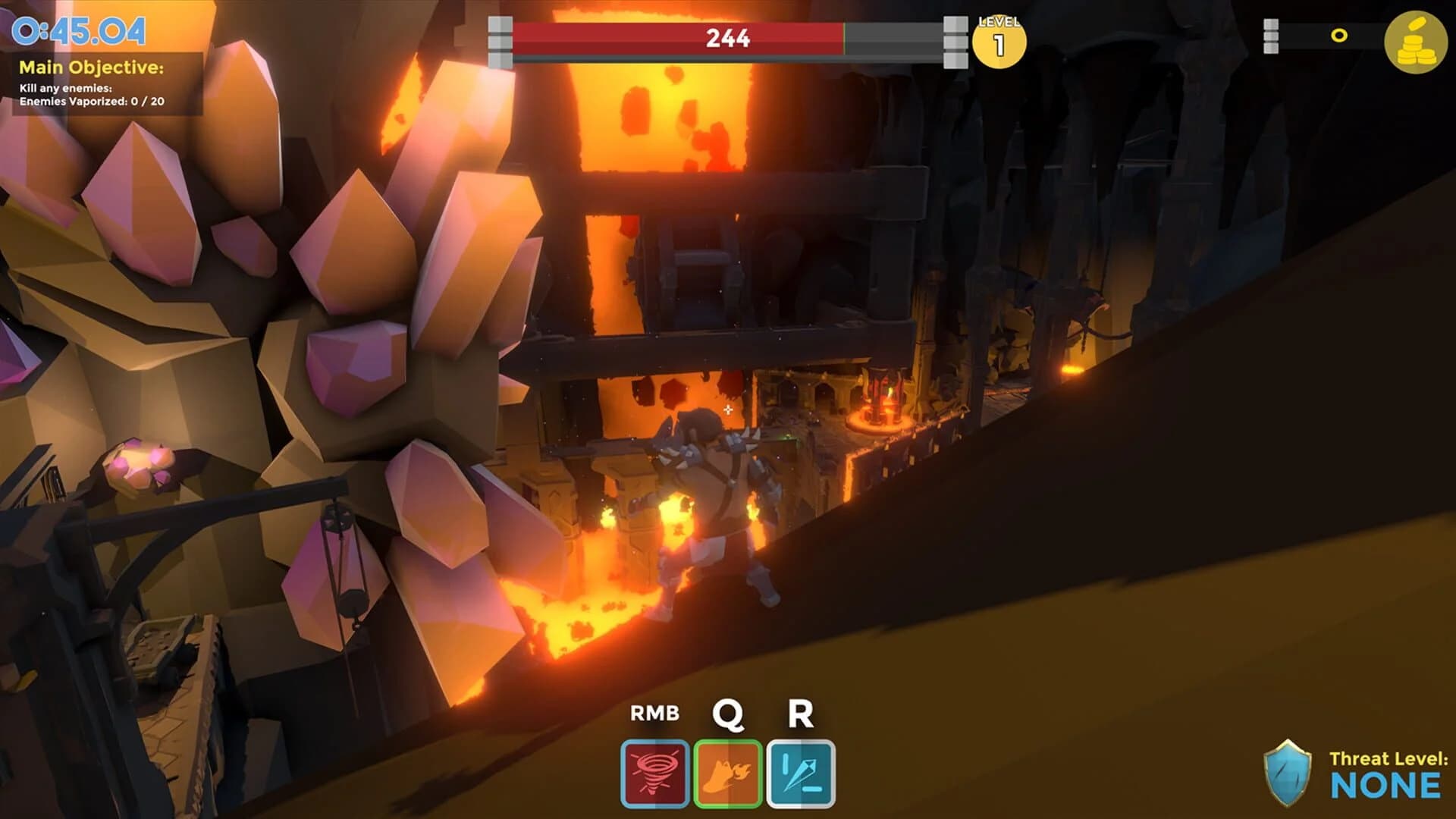The image size is (1456, 819).
Task: Click the crosshair at screen center
Action: point(728,409)
